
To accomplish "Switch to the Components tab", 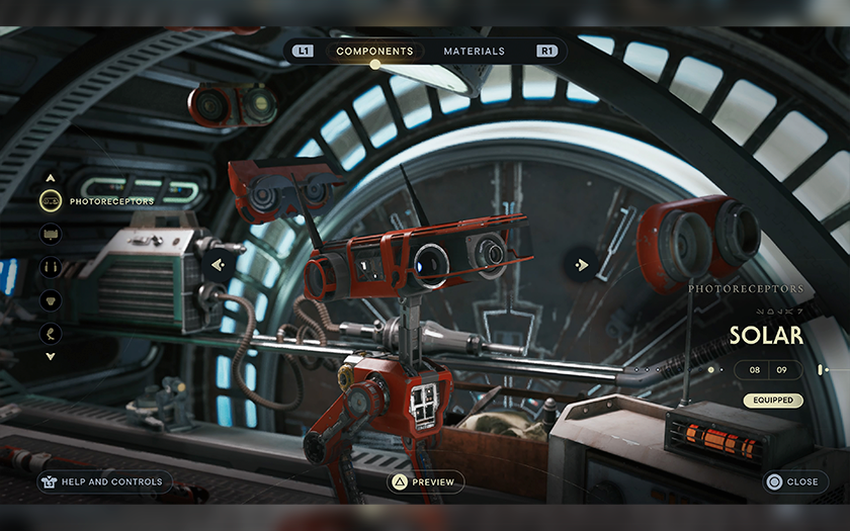I will (x=374, y=51).
